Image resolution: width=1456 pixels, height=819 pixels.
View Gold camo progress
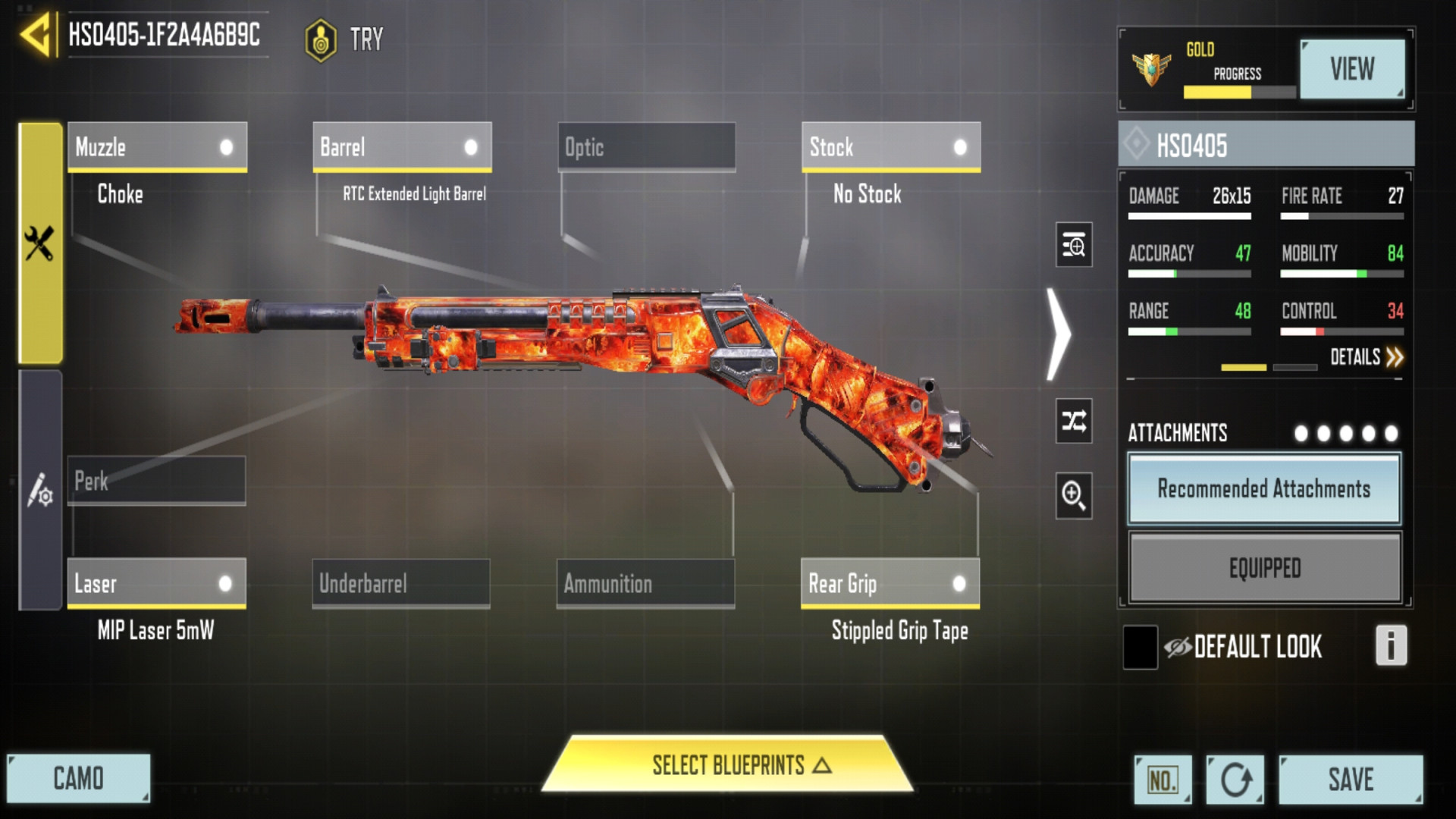[1351, 69]
